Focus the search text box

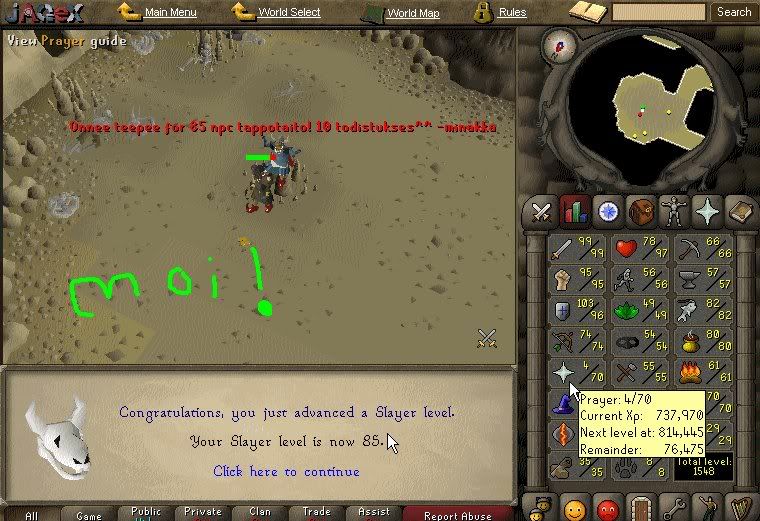[x=657, y=12]
